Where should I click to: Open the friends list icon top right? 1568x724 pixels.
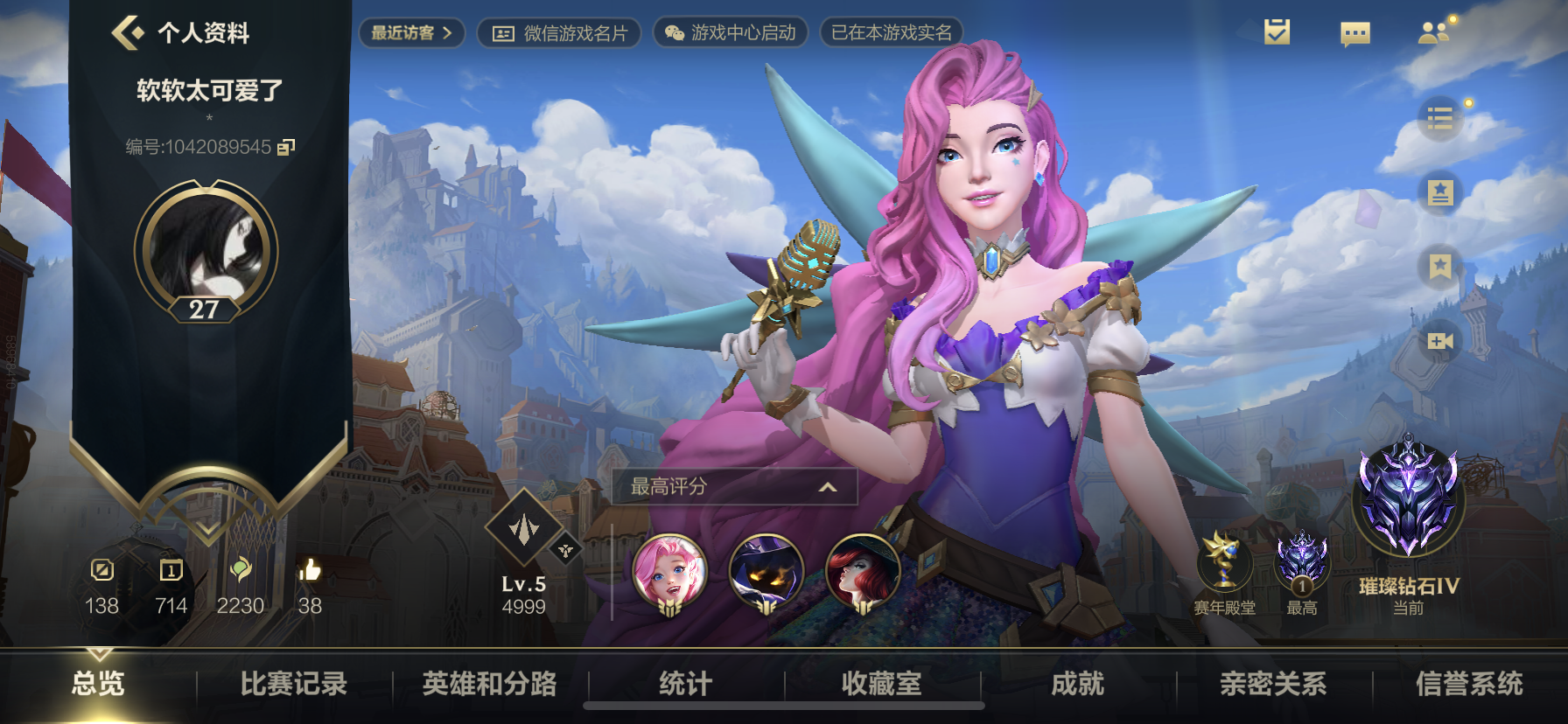click(x=1434, y=31)
